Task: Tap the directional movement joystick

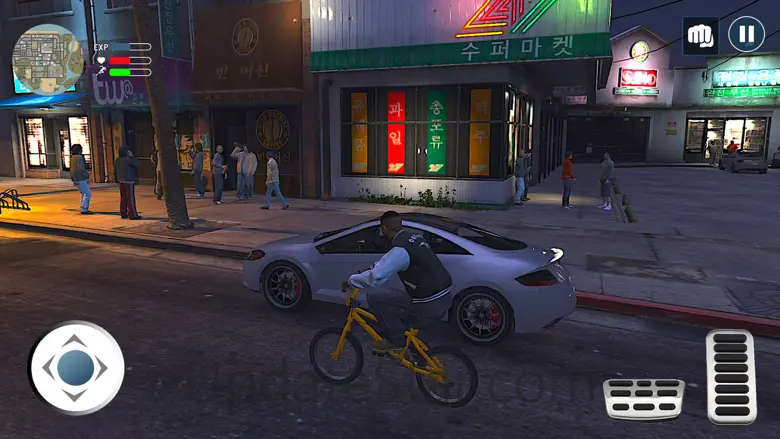Action: click(x=77, y=368)
